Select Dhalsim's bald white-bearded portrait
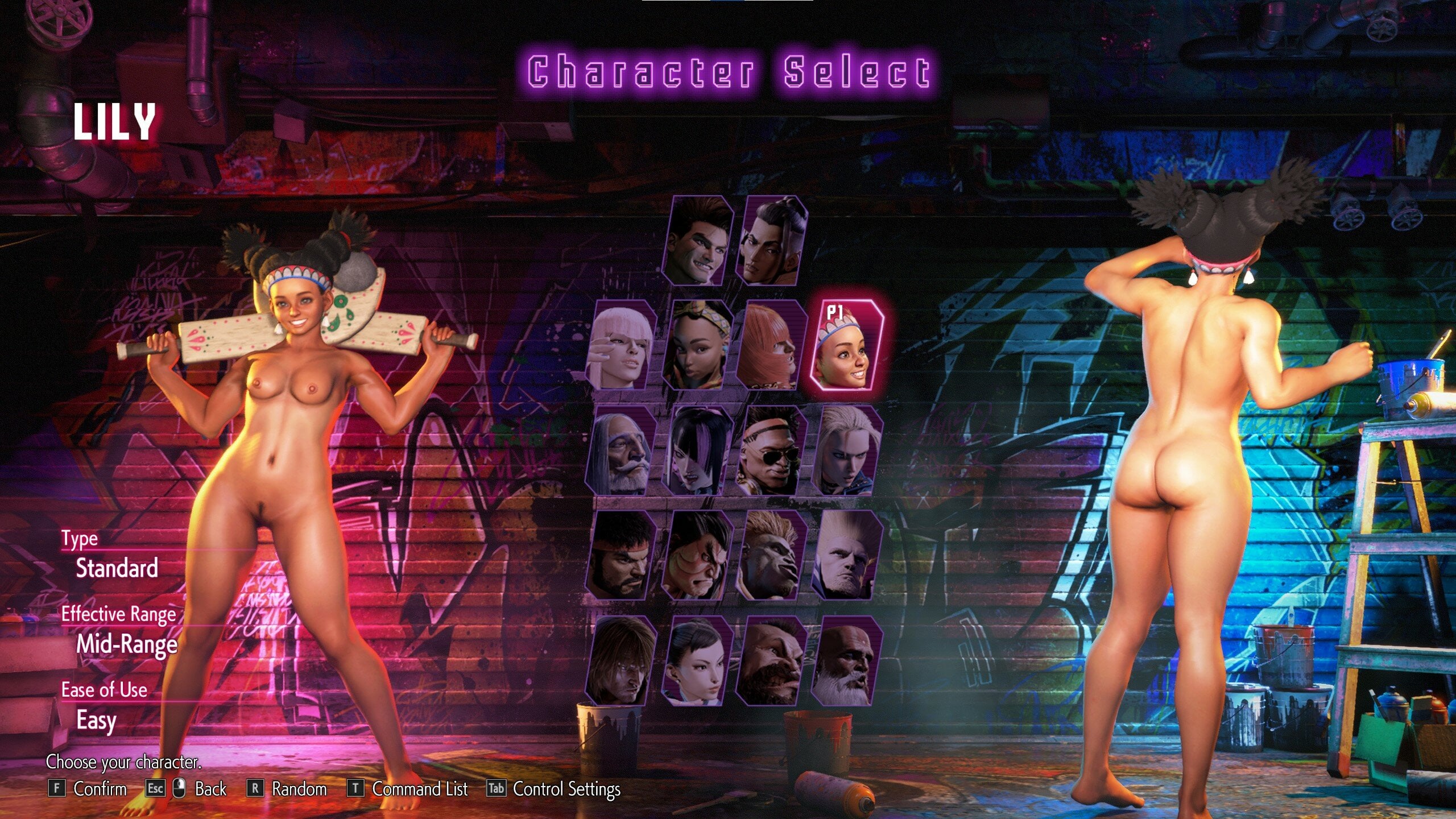 (846, 661)
